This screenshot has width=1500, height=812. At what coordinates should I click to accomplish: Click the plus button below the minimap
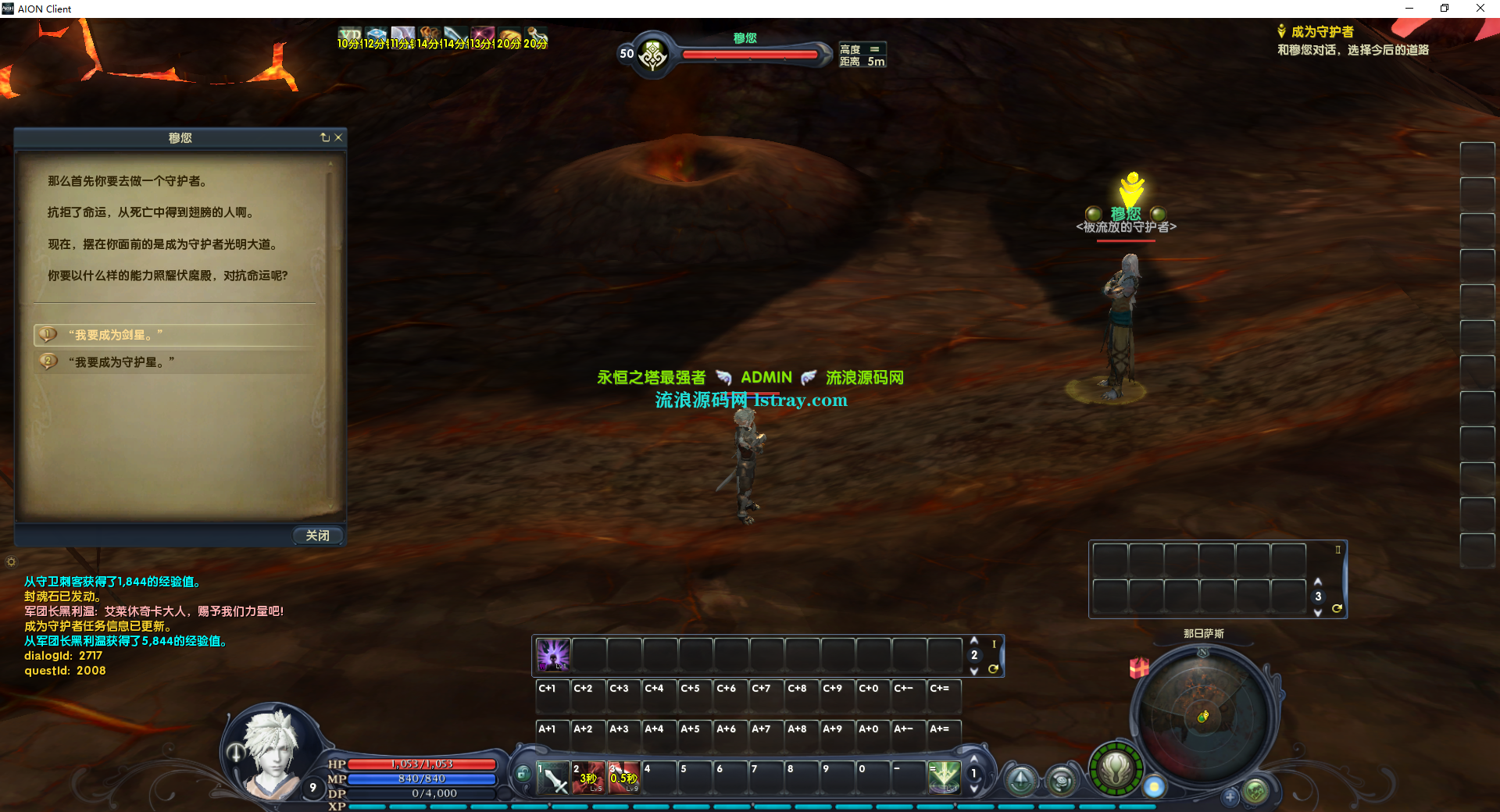(1230, 797)
